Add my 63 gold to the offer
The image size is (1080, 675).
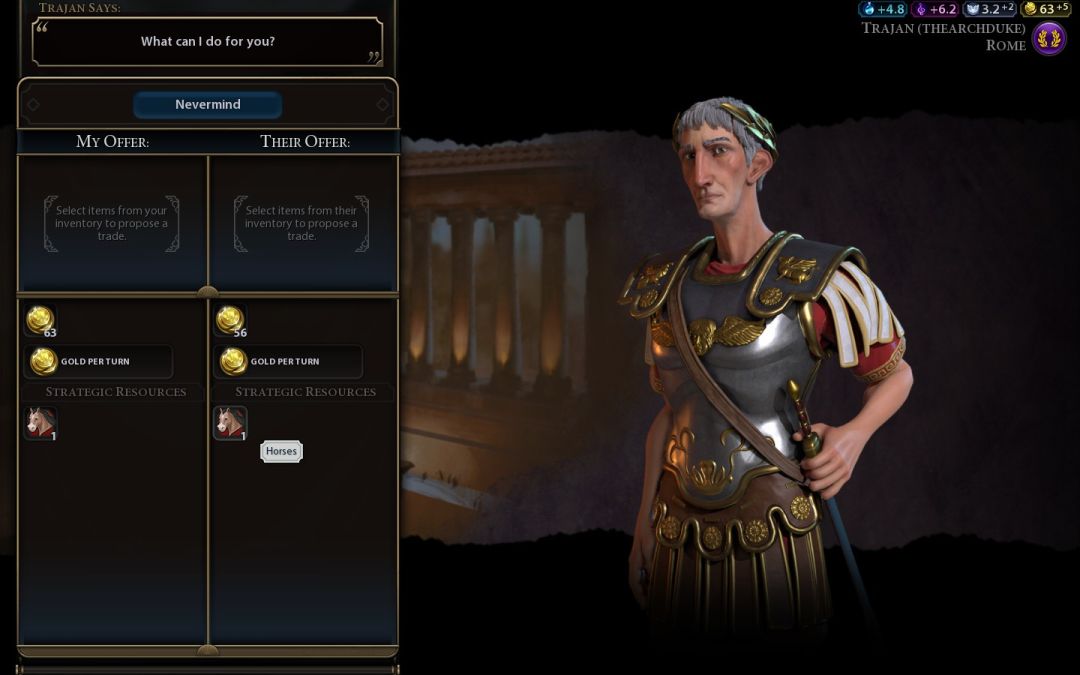(x=40, y=321)
